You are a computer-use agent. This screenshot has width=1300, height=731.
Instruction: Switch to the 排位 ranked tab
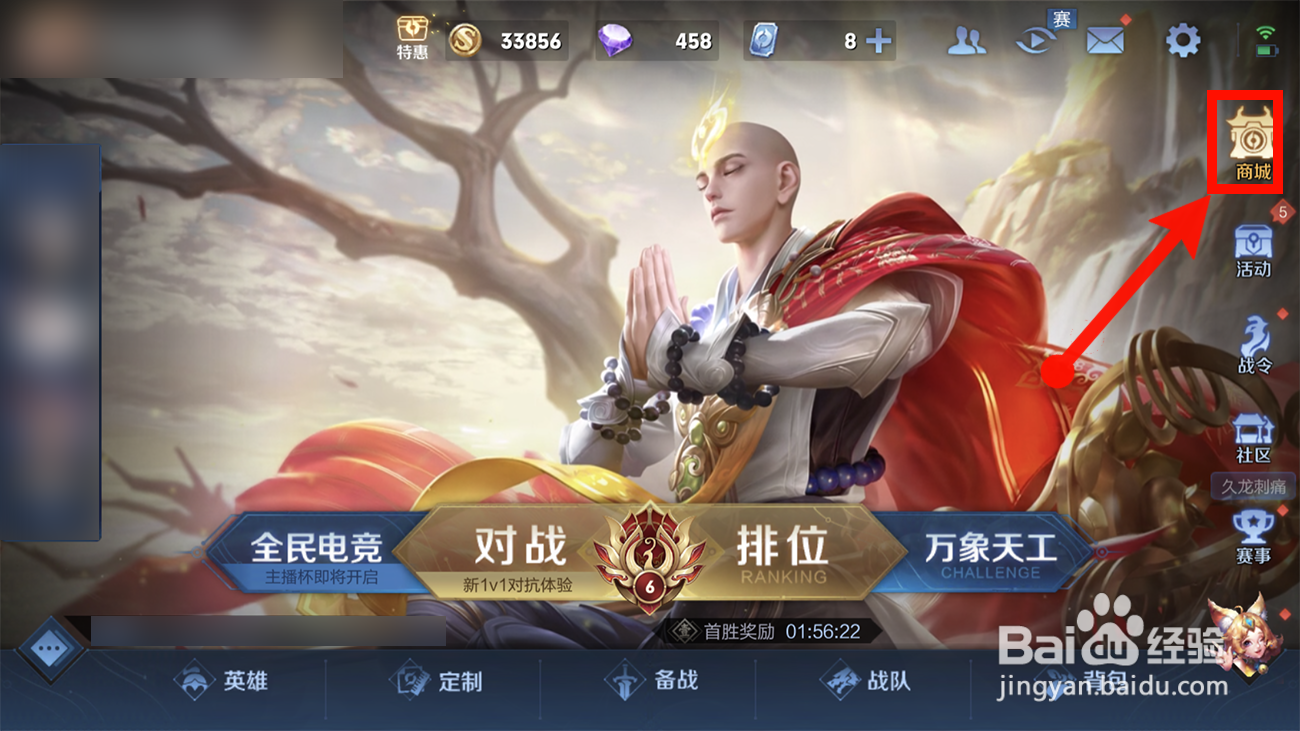783,549
